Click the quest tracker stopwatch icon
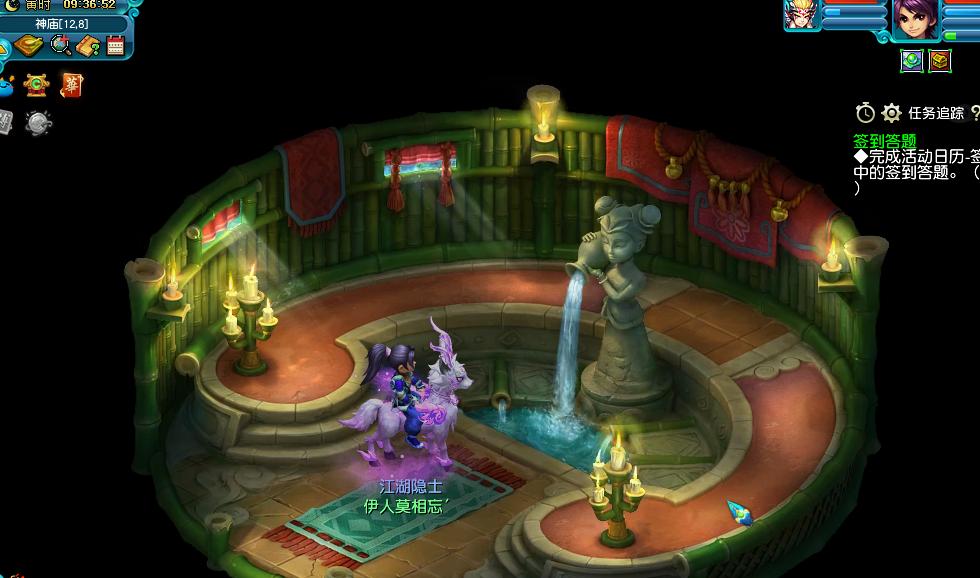 point(865,113)
